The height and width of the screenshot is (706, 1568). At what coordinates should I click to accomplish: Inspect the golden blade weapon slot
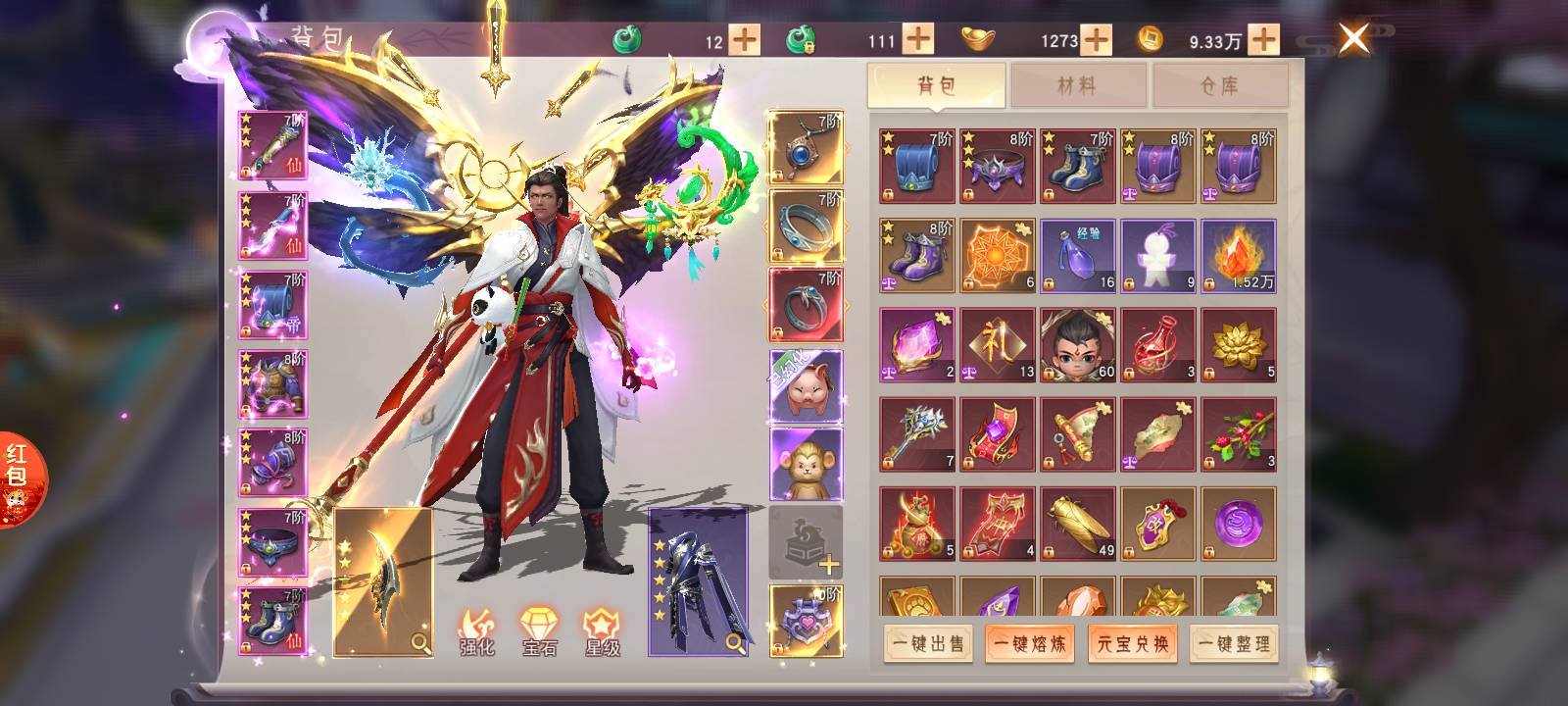[382, 581]
